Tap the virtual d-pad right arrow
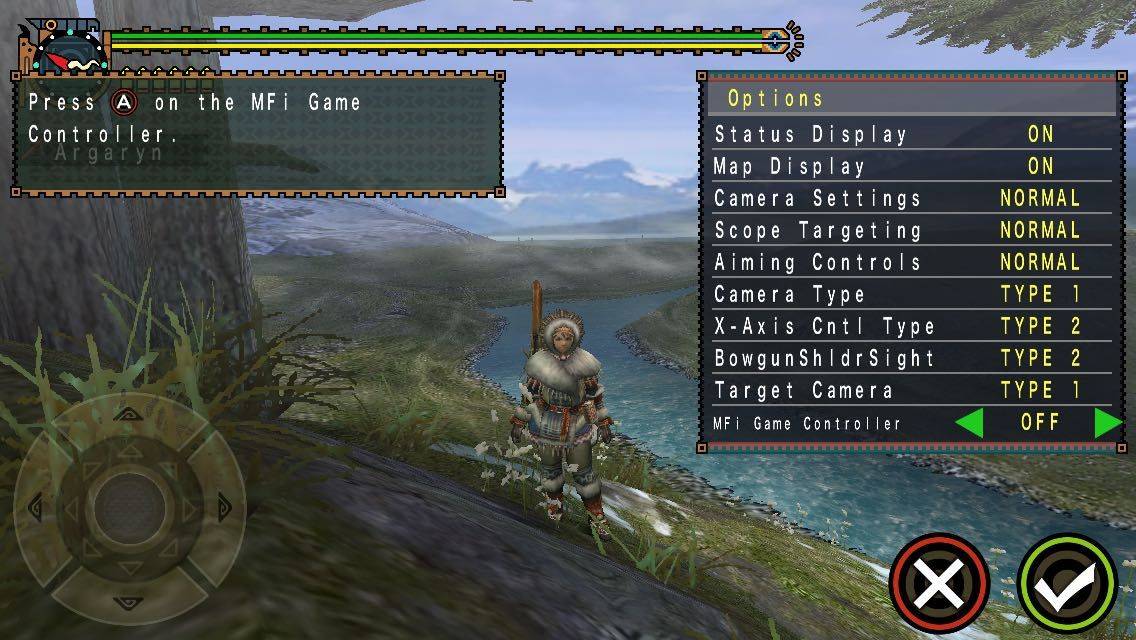Screen dimensions: 1136x640 pos(221,506)
